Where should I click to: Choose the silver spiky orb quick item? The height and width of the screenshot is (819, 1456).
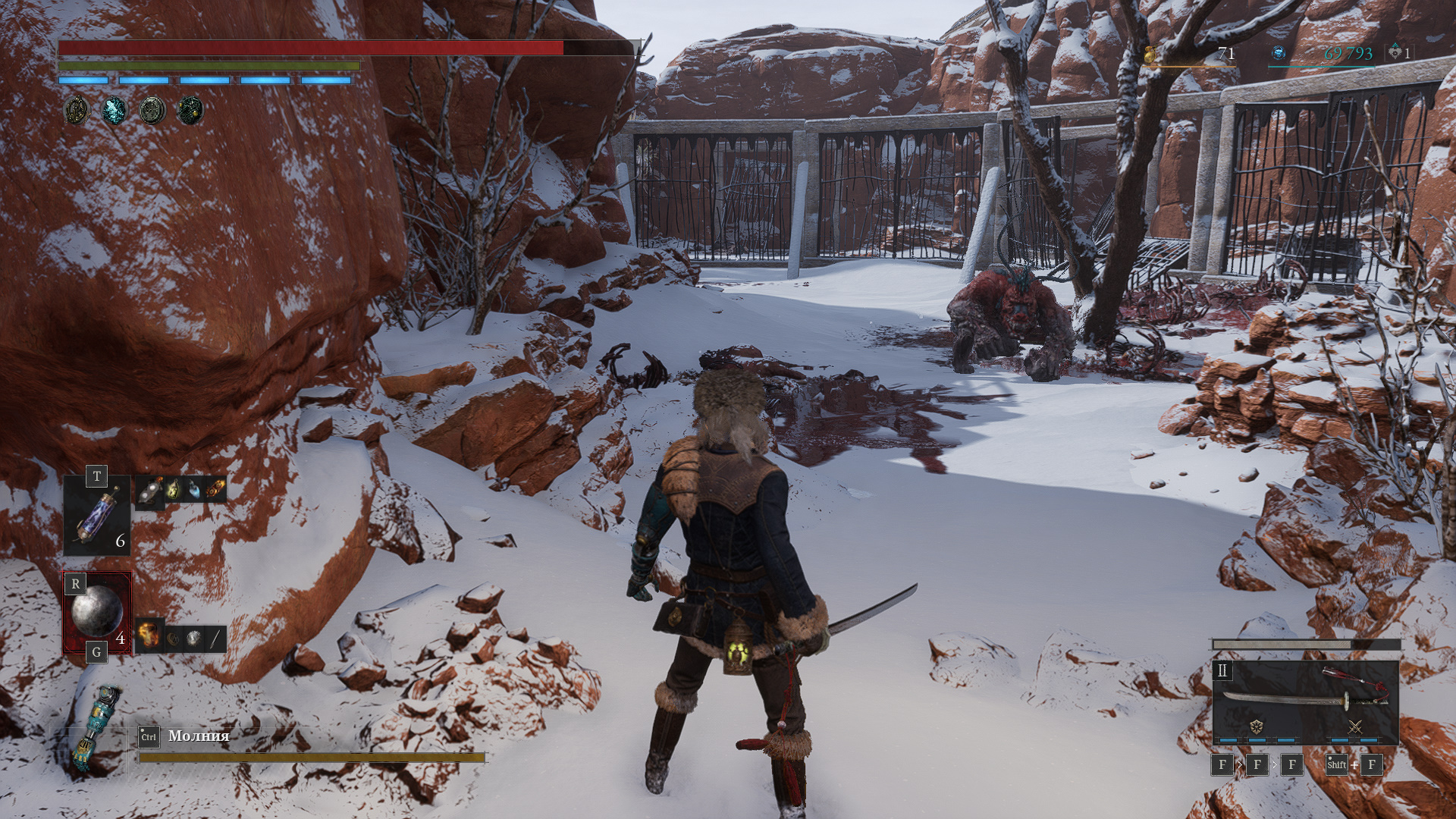(x=195, y=639)
